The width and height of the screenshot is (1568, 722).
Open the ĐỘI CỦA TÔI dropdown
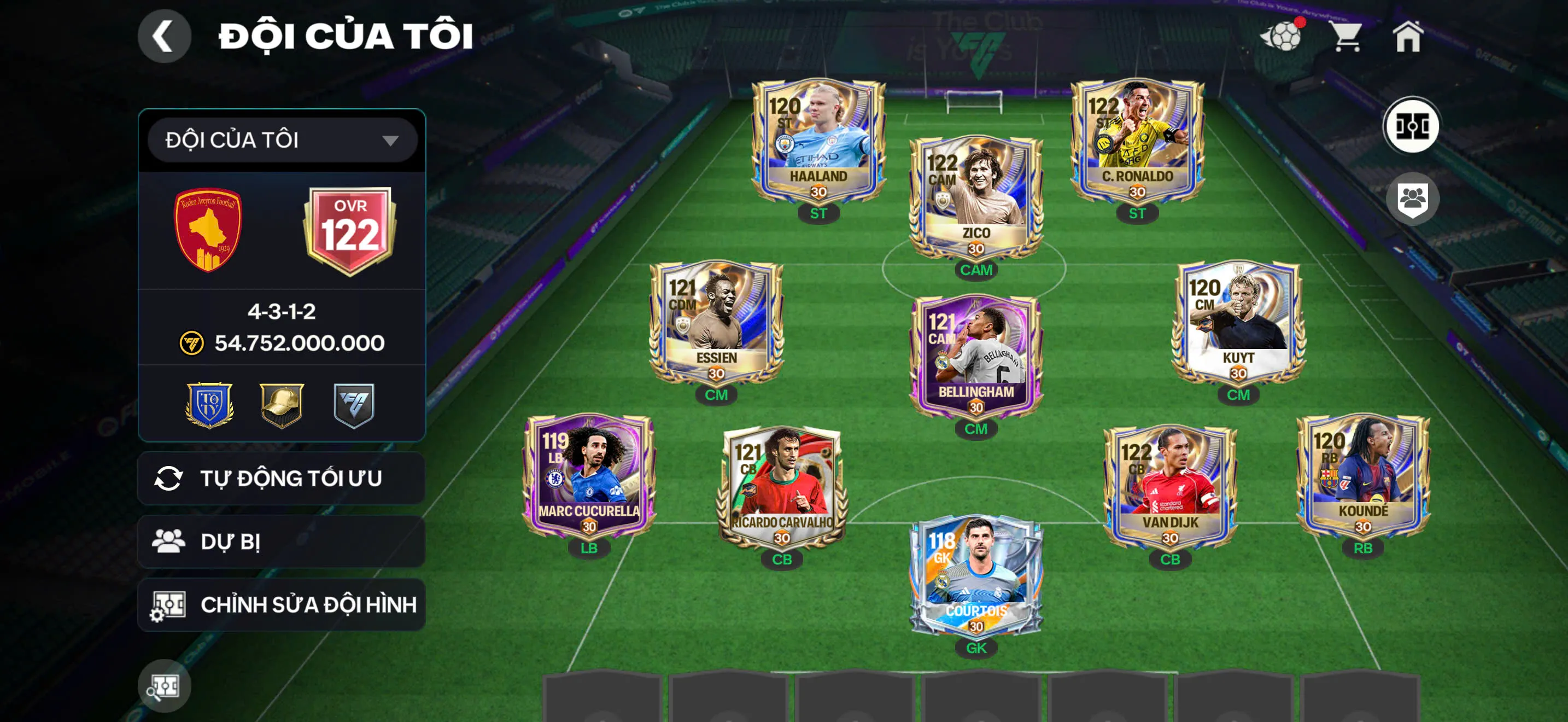(x=282, y=140)
